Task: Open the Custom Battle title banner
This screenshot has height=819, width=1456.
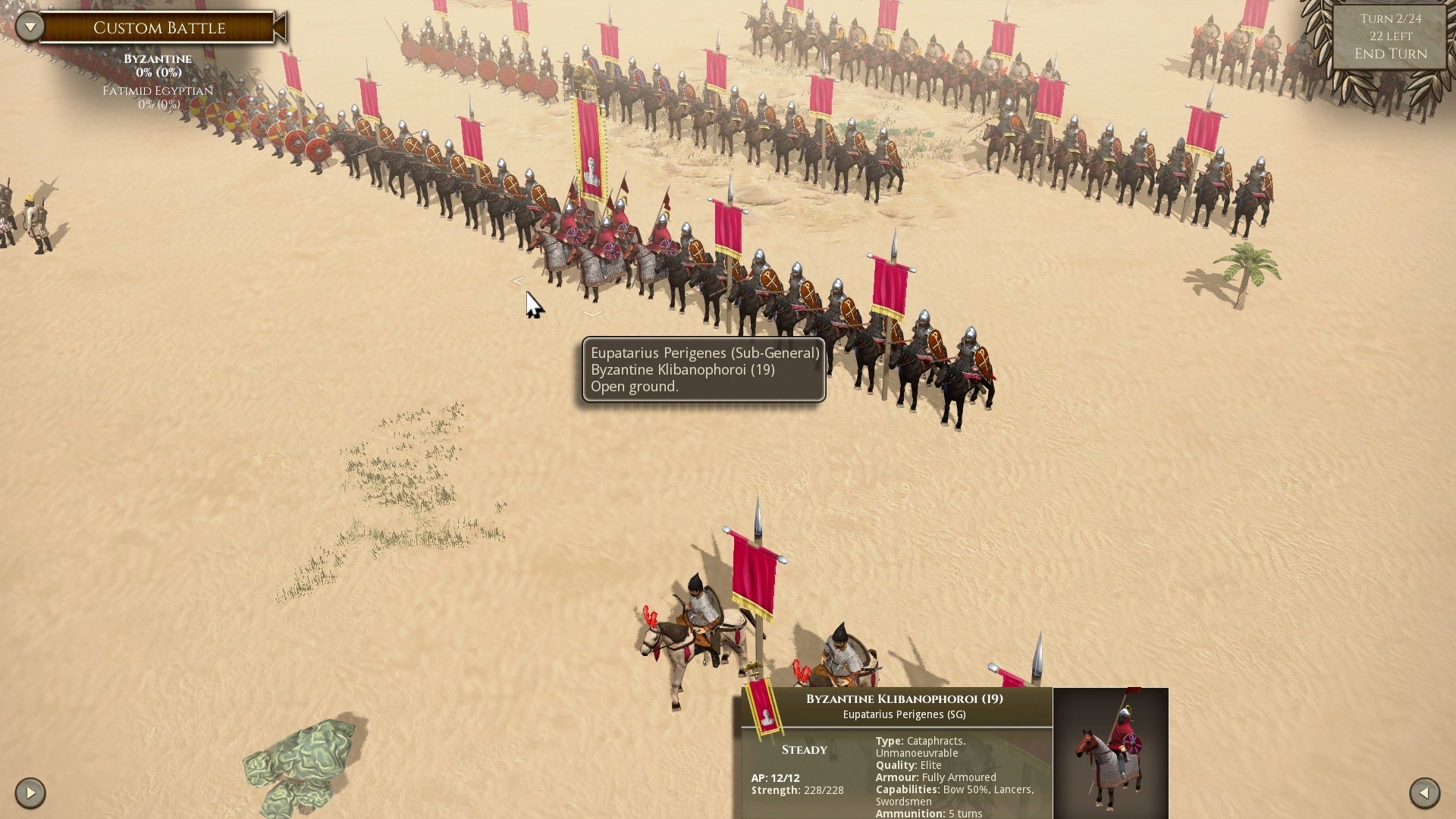Action: click(159, 28)
